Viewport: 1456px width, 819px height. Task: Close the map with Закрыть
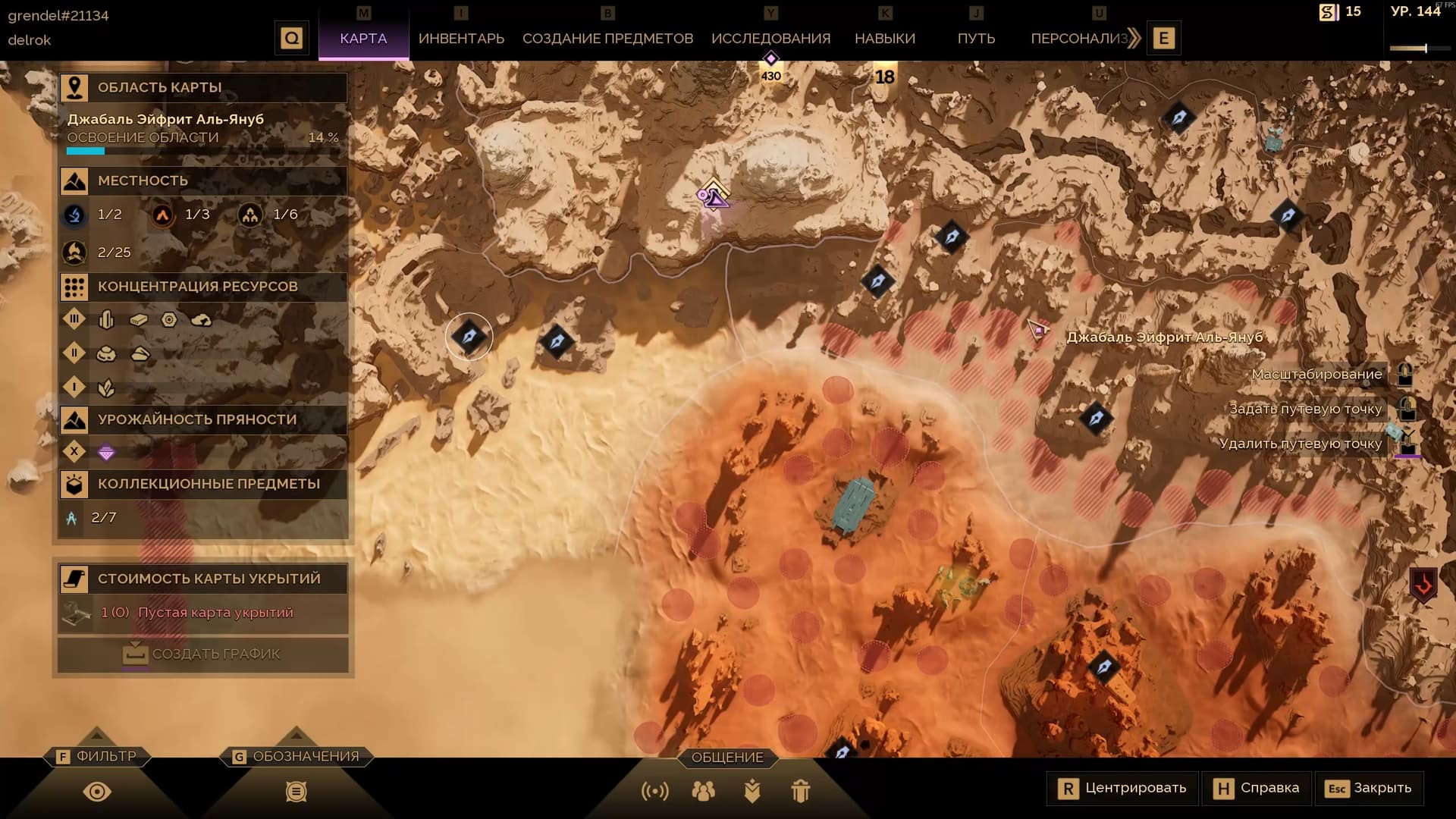click(1369, 788)
